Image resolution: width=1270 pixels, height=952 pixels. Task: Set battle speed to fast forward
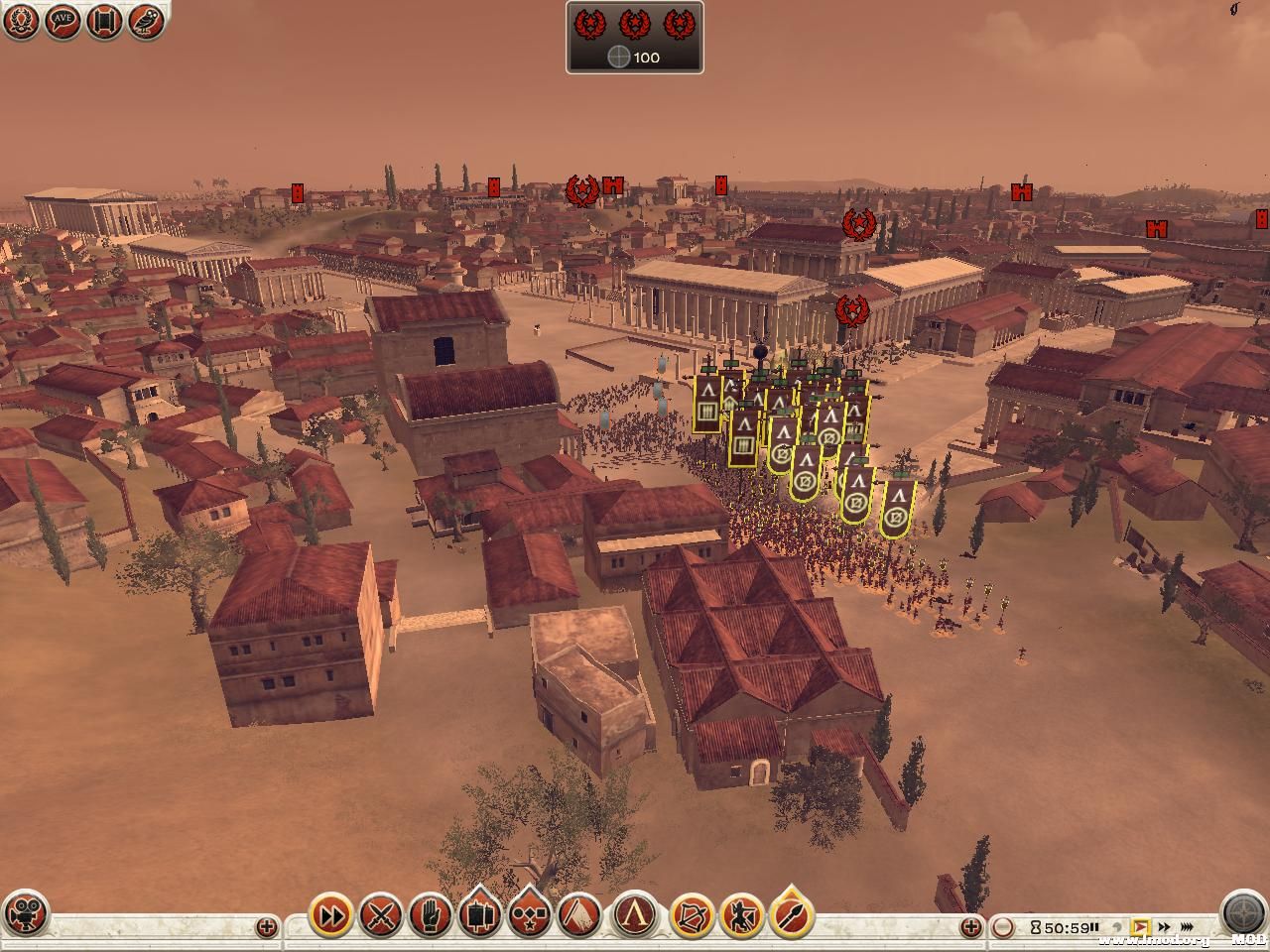[x=1162, y=928]
